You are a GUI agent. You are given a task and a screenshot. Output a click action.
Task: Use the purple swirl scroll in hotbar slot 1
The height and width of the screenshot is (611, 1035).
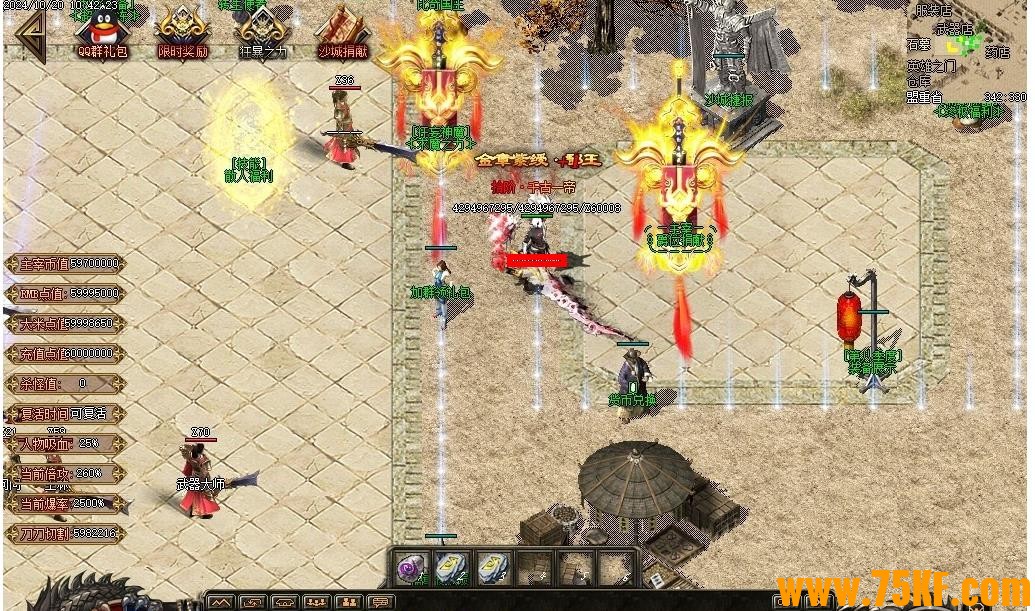411,568
